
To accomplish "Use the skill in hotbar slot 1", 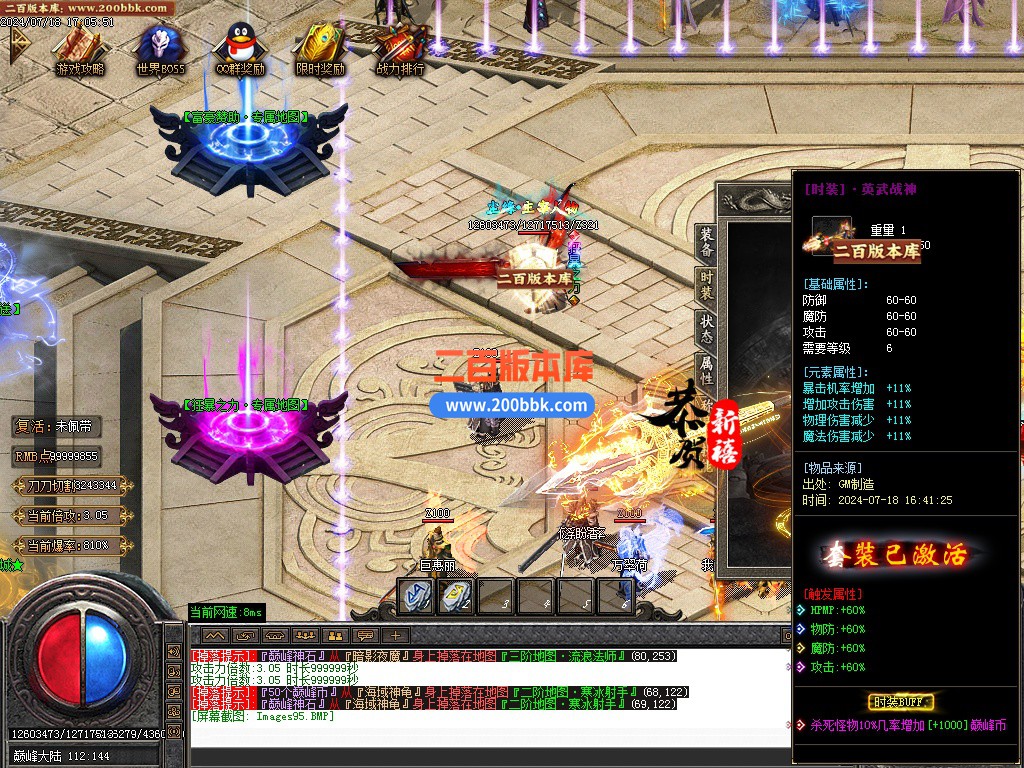I will tap(415, 596).
